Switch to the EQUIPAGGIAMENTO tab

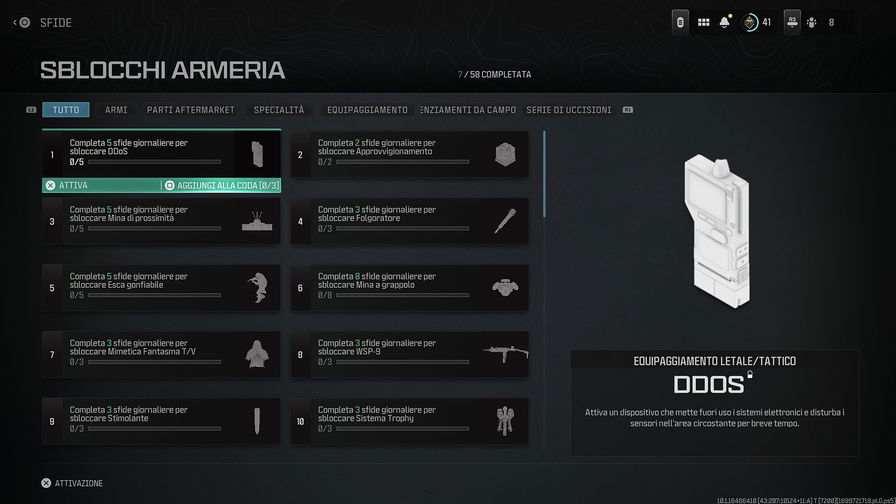pyautogui.click(x=367, y=110)
